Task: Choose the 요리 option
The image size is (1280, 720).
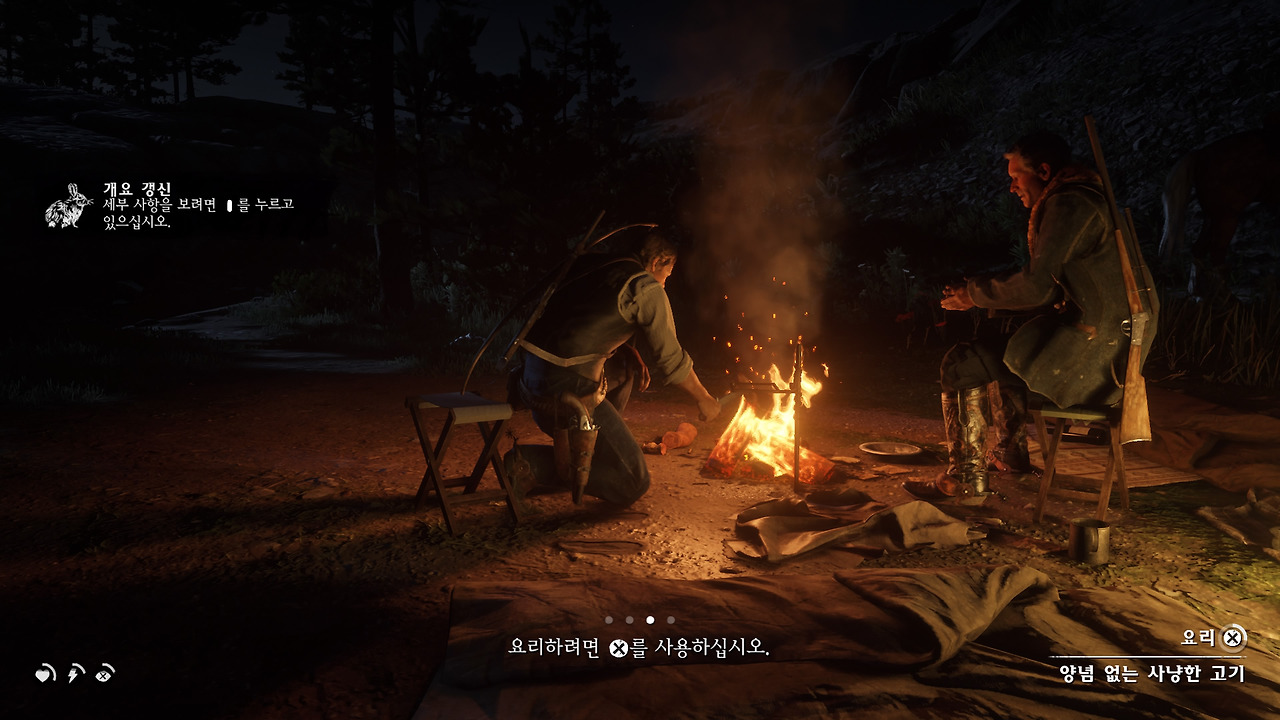Action: point(1197,637)
